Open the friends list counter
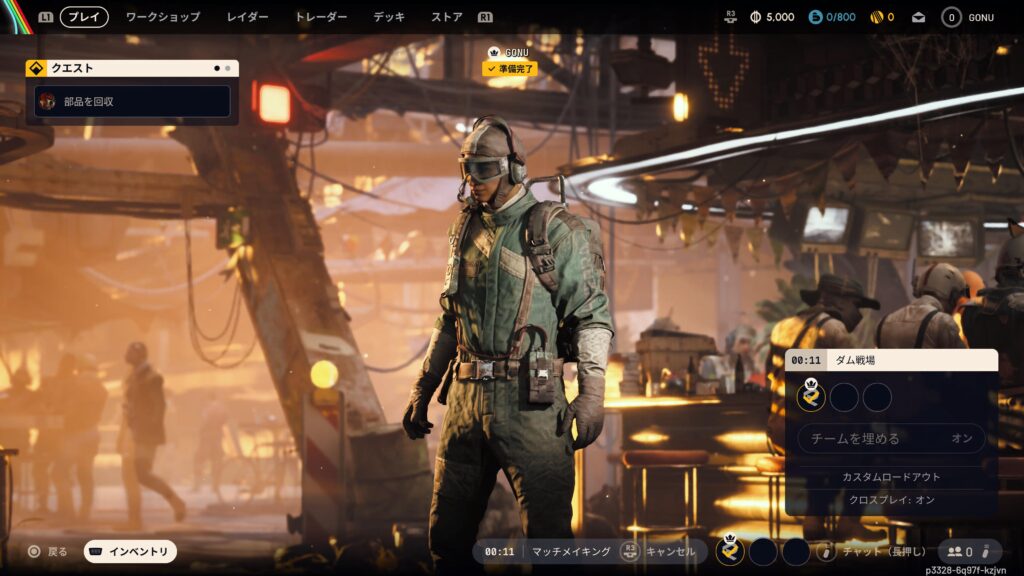The image size is (1024, 576). pyautogui.click(x=961, y=551)
